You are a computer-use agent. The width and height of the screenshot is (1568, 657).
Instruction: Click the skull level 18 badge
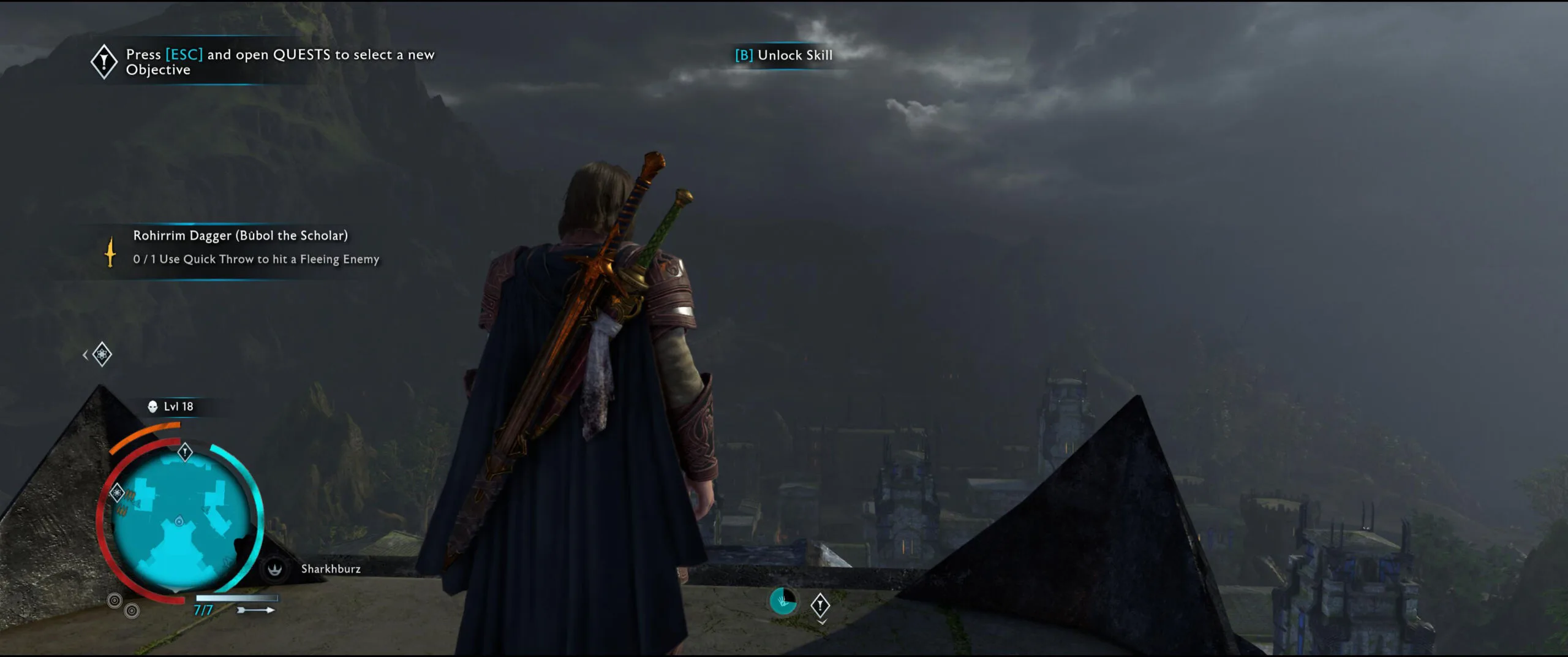[x=153, y=406]
